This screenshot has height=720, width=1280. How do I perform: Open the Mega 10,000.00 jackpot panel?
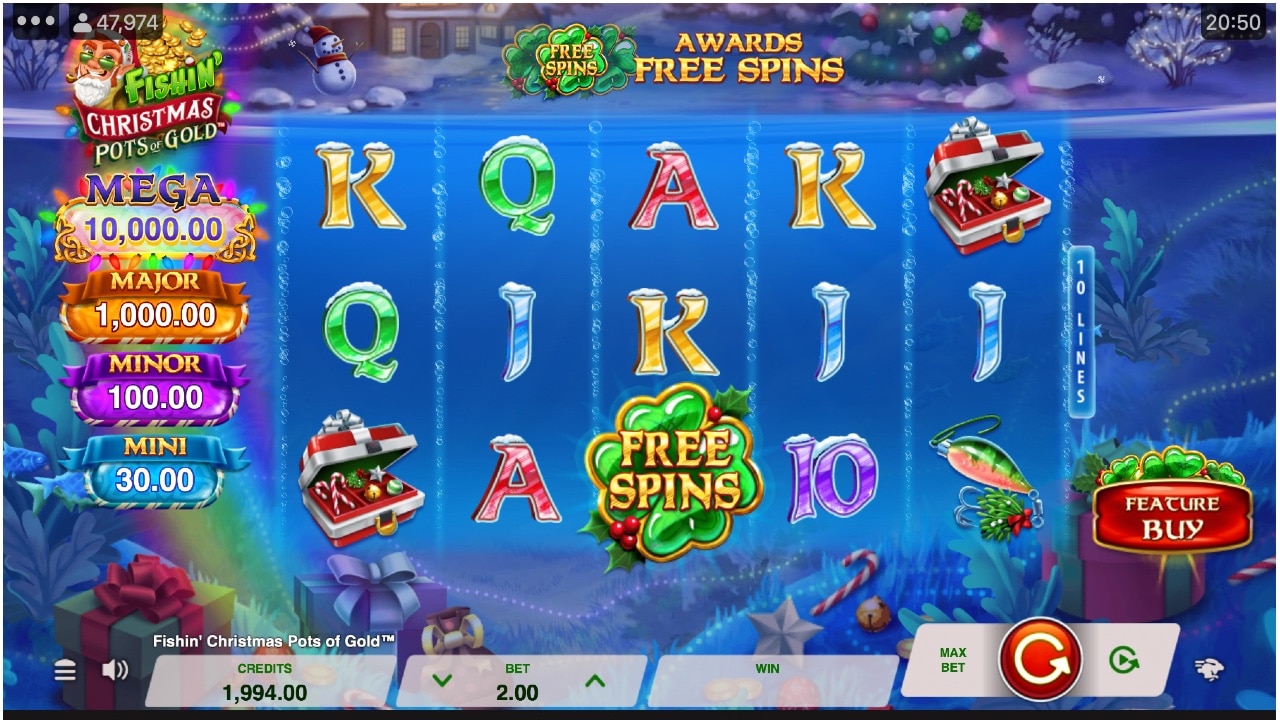[x=154, y=210]
